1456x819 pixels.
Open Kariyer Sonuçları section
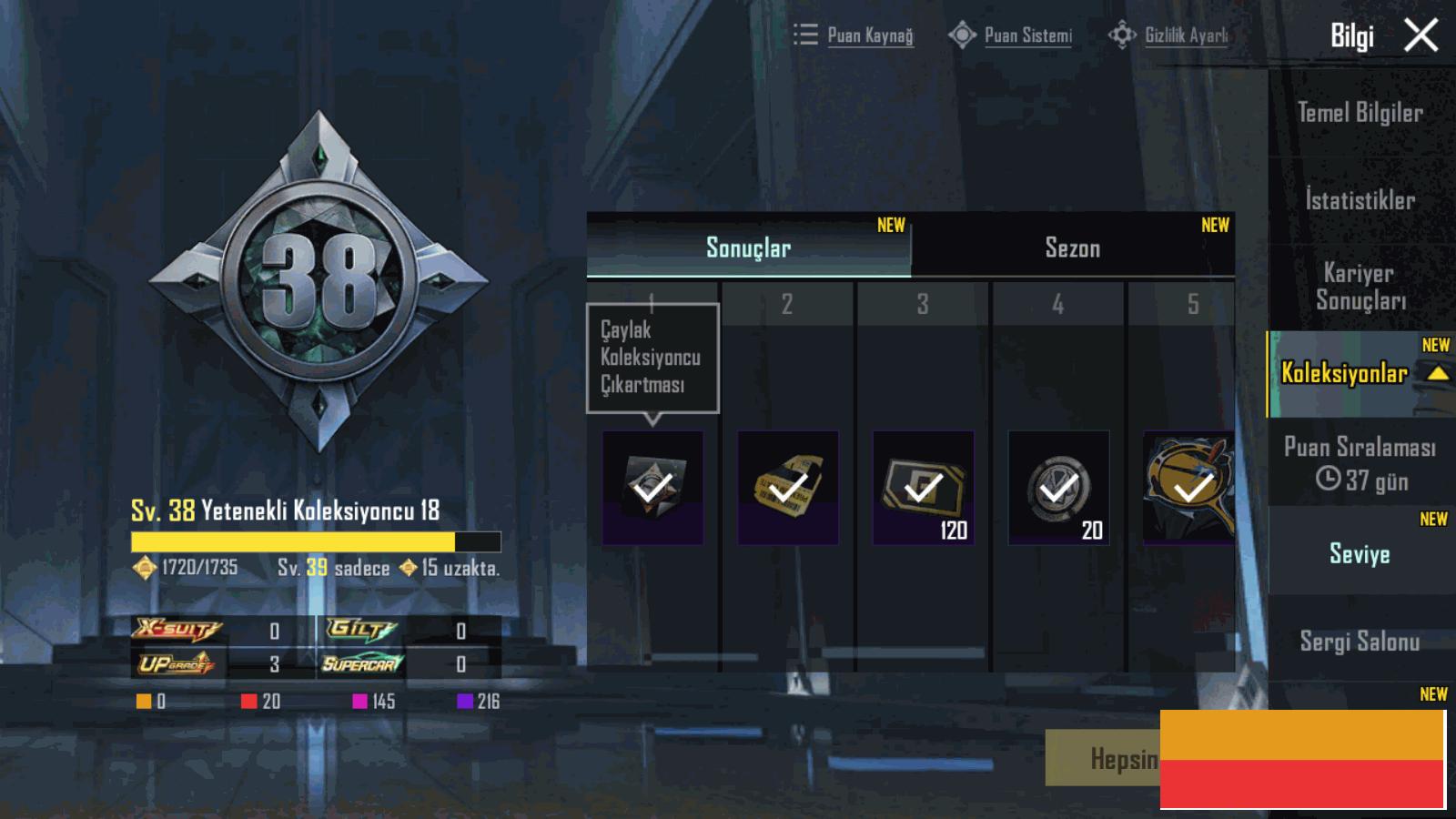tap(1360, 287)
